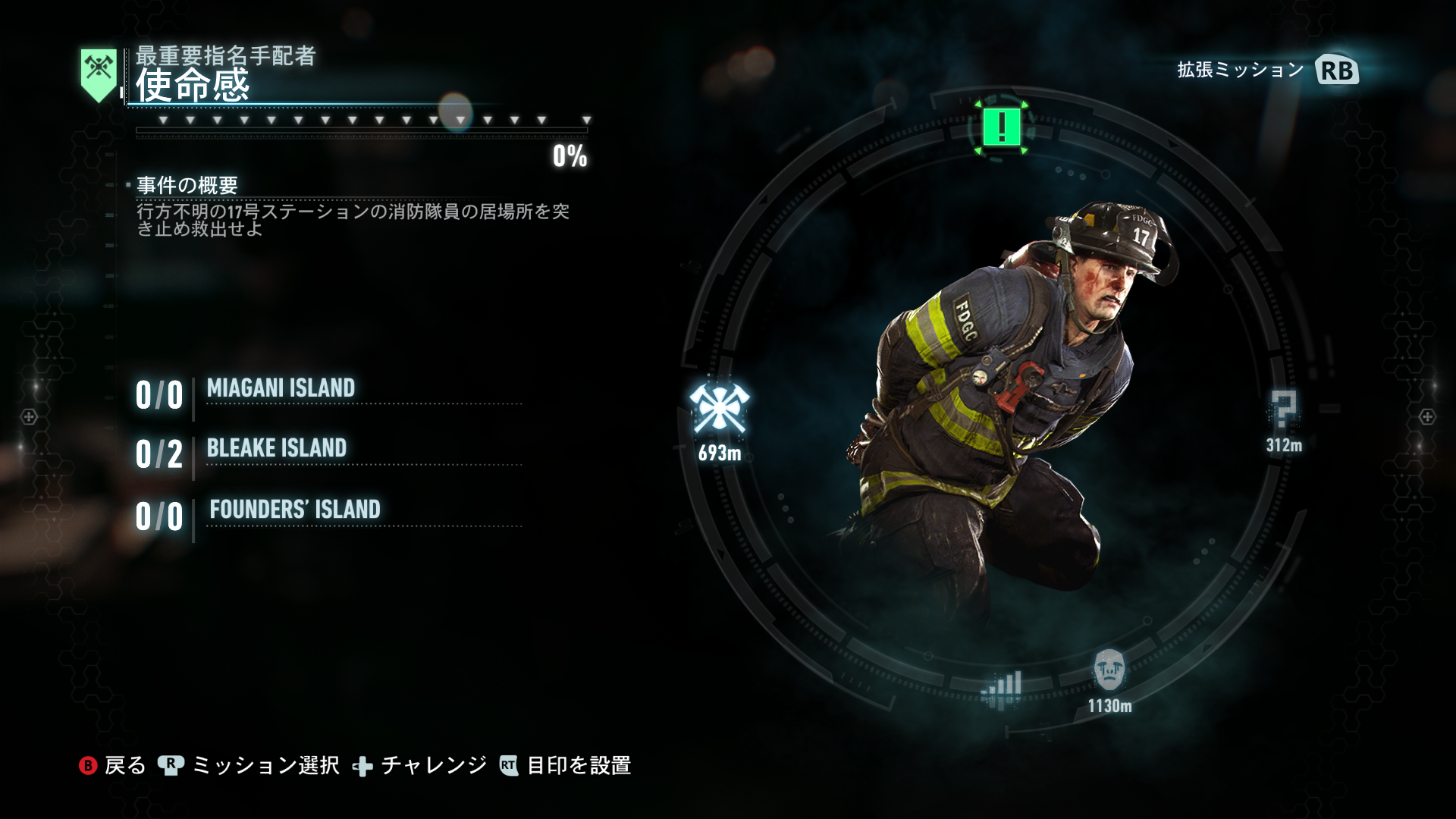Image resolution: width=1456 pixels, height=819 pixels.
Task: Select the green exclamation mission icon
Action: pyautogui.click(x=1001, y=127)
